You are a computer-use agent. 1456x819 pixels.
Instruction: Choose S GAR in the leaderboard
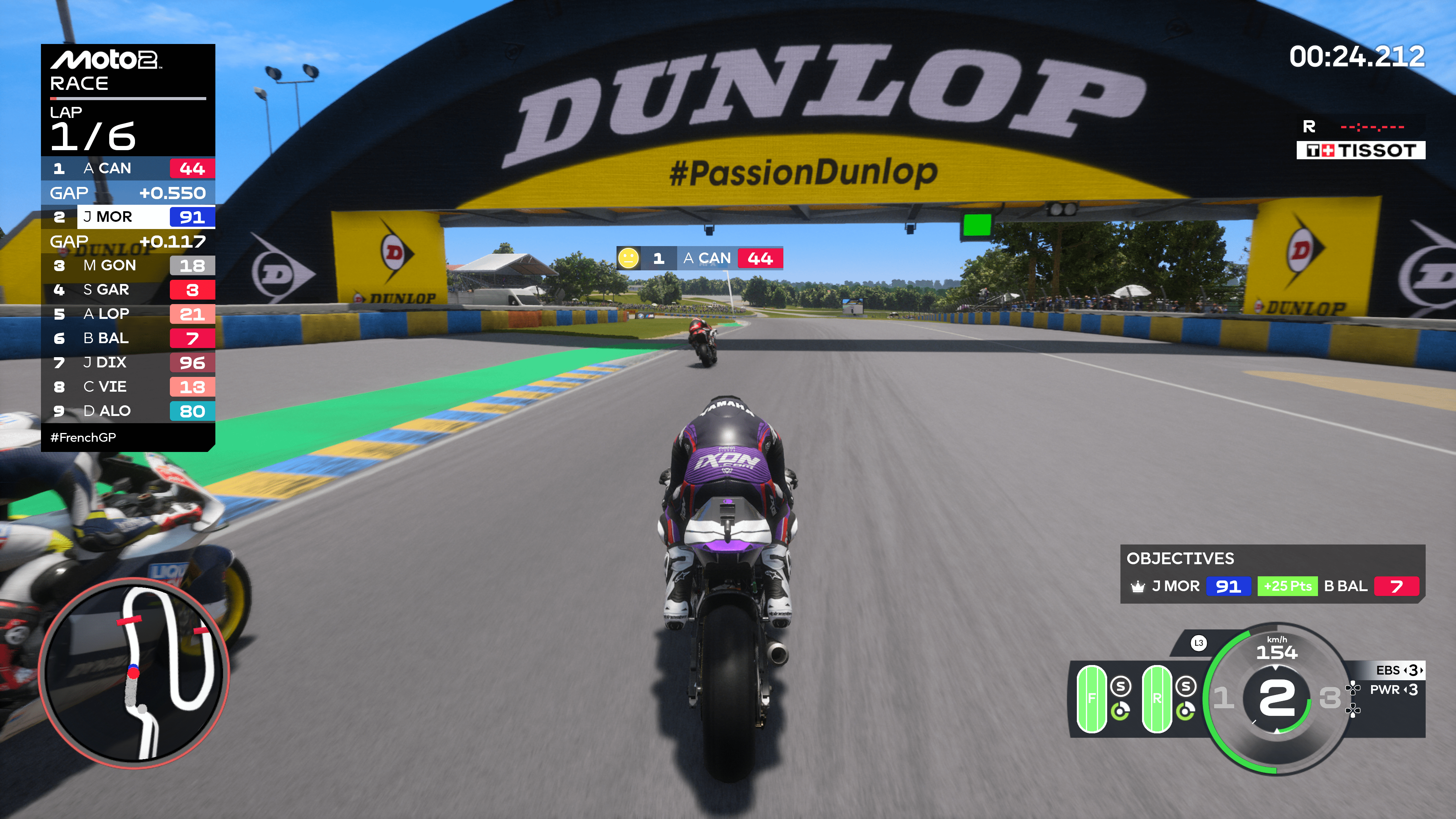click(x=128, y=290)
